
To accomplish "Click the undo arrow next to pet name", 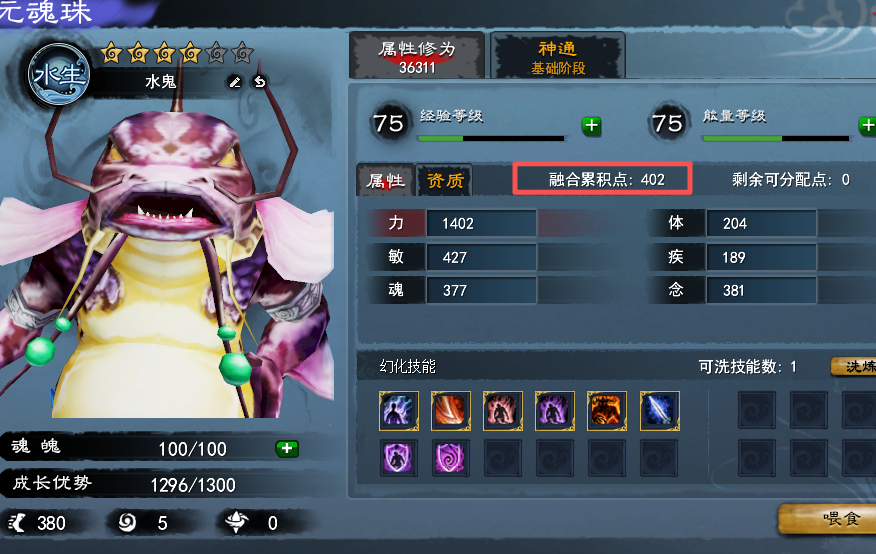I will pyautogui.click(x=260, y=81).
